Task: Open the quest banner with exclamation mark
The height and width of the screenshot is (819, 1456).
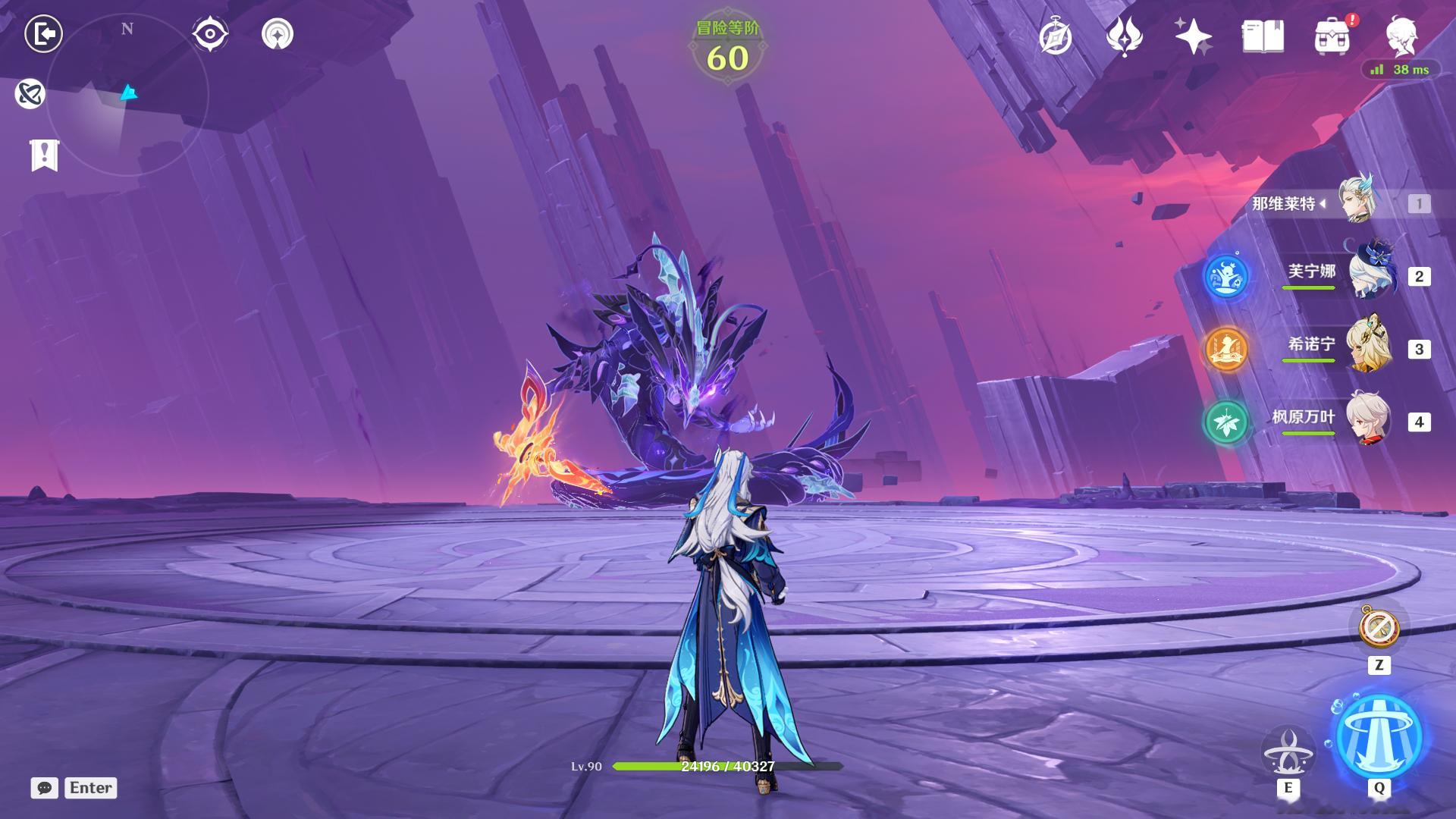Action: coord(44,155)
